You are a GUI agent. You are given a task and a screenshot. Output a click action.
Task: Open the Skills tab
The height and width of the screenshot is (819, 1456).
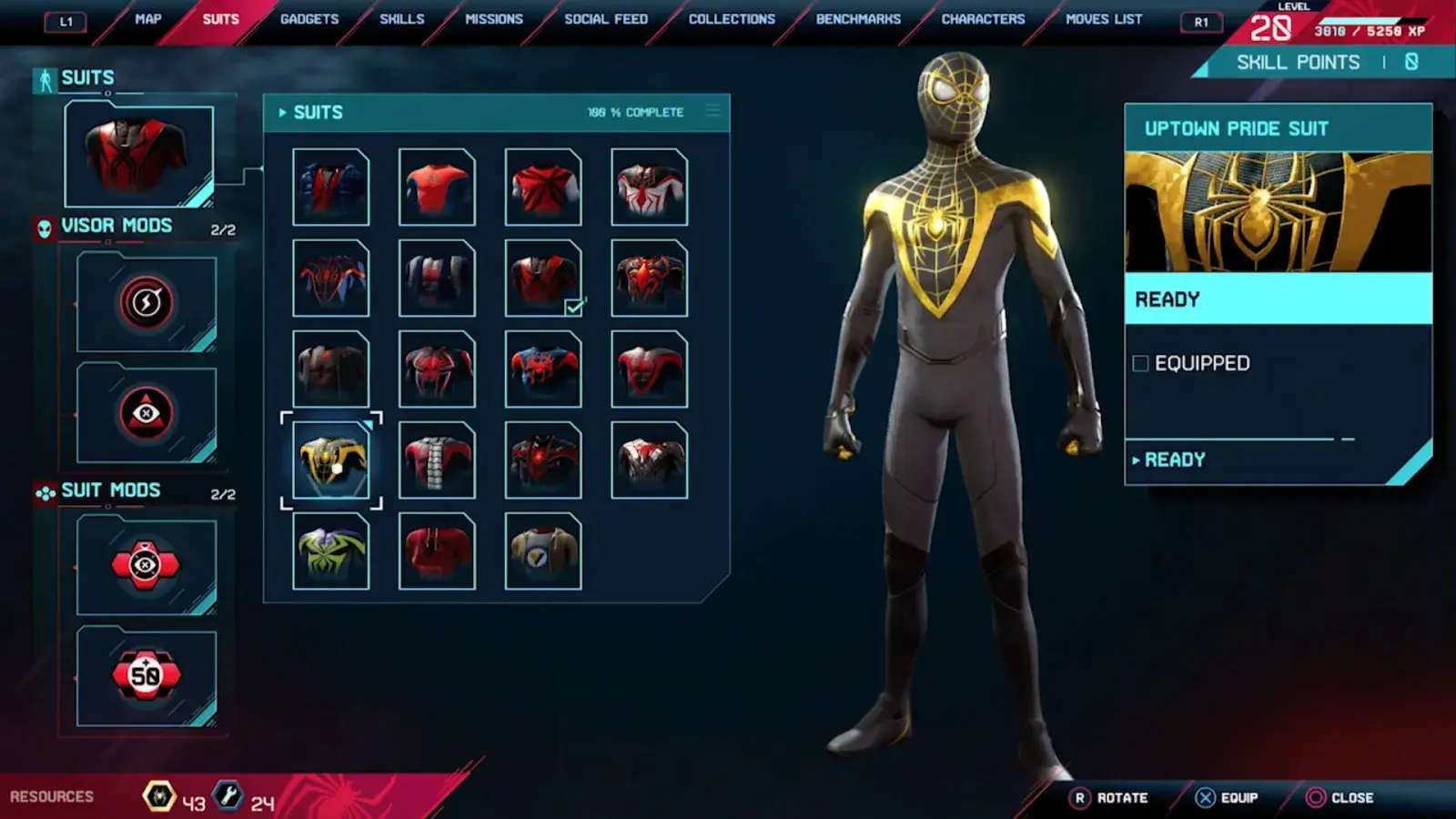(x=401, y=19)
